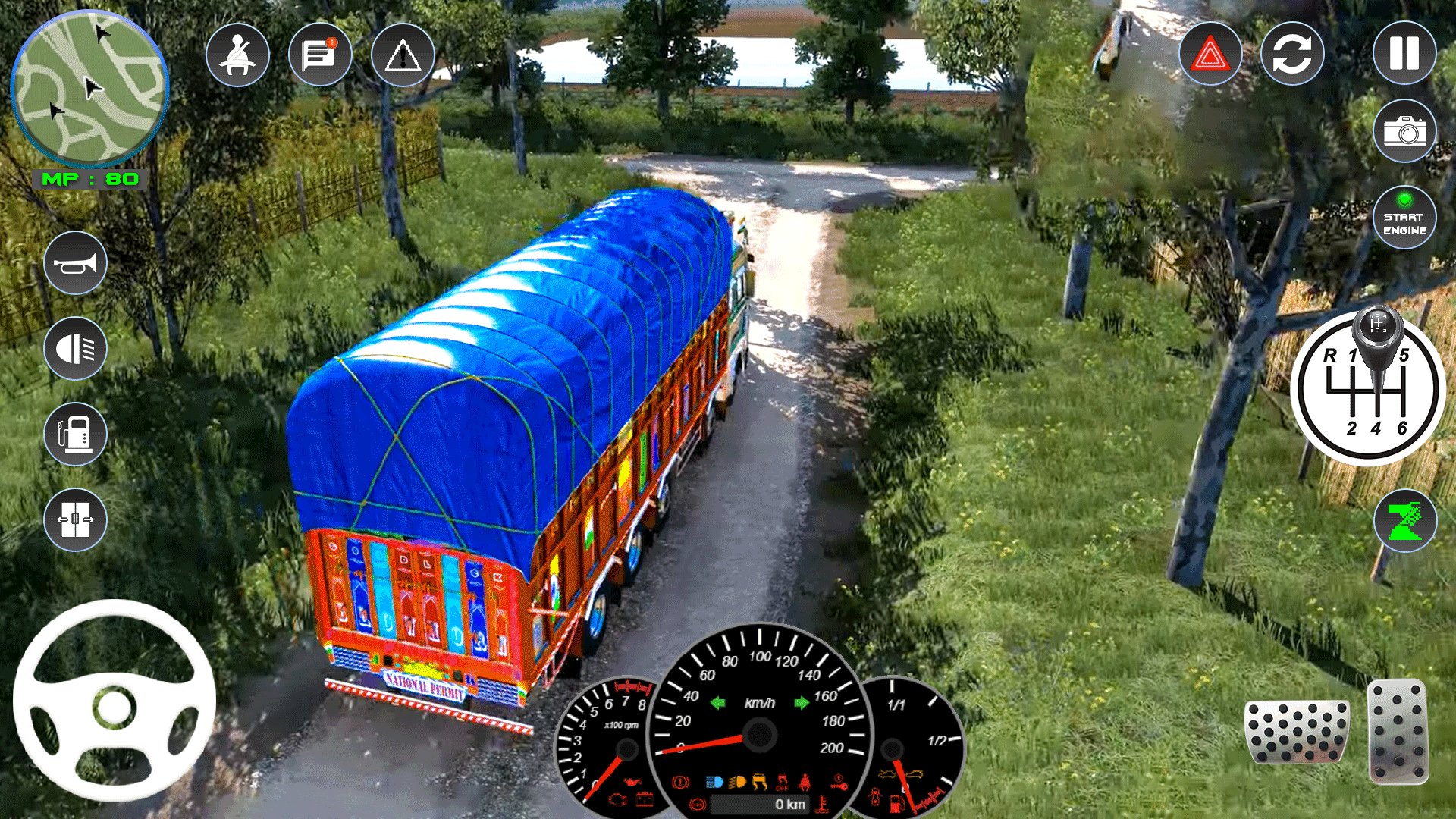
Task: Fasten the seatbelt
Action: [237, 54]
